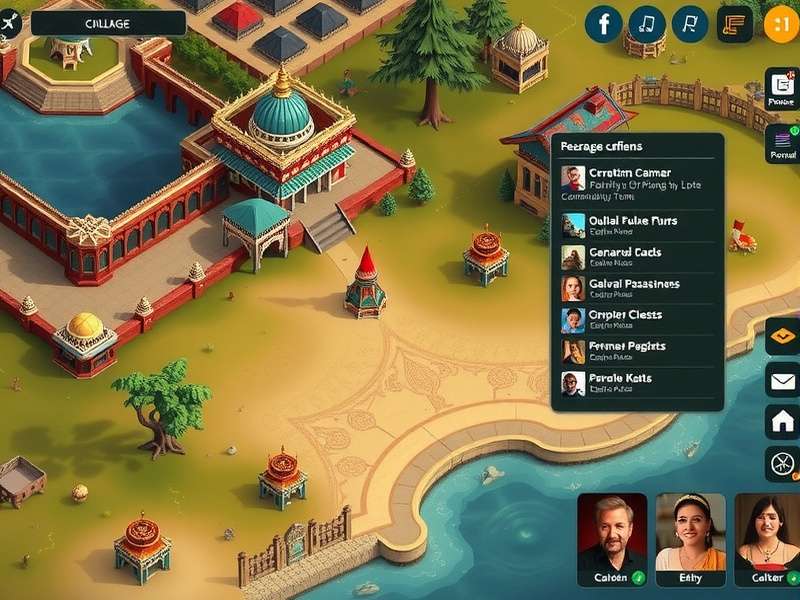Click the round orange counter button
Image resolution: width=800 pixels, height=600 pixels.
click(781, 23)
